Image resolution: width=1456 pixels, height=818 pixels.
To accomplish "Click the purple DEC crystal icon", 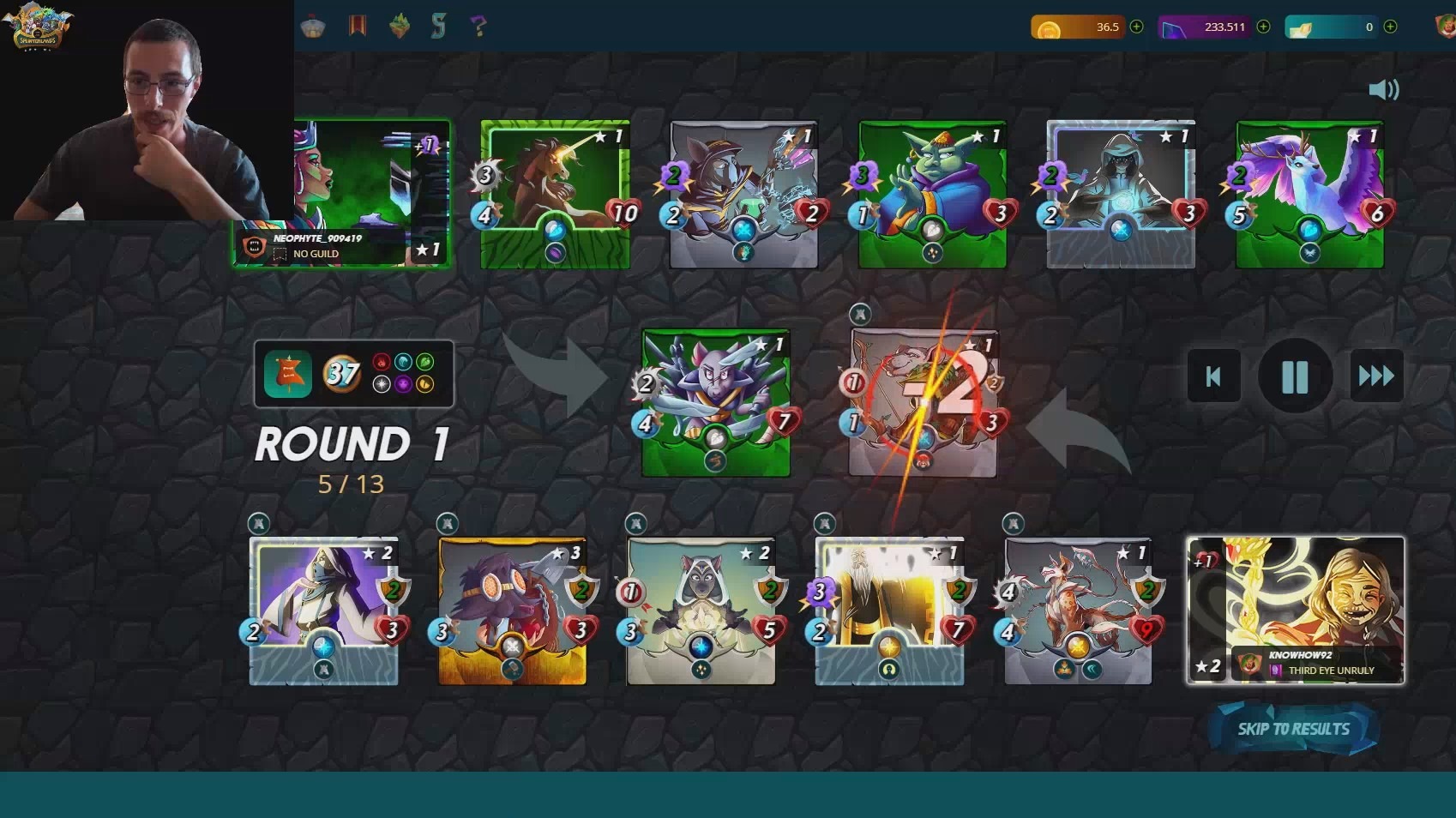I will 1176,27.
